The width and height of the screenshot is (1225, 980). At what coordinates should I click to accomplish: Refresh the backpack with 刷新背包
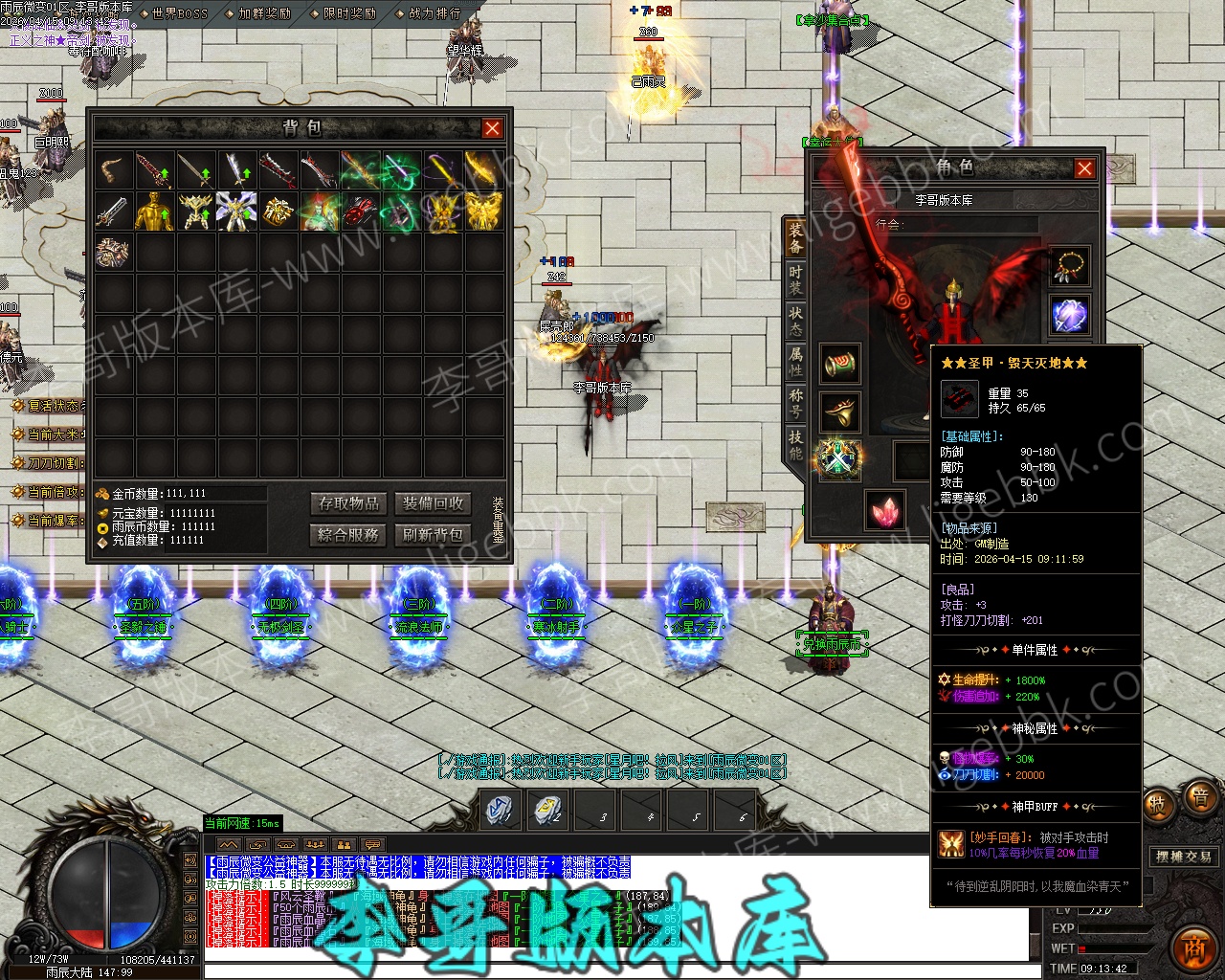(433, 534)
